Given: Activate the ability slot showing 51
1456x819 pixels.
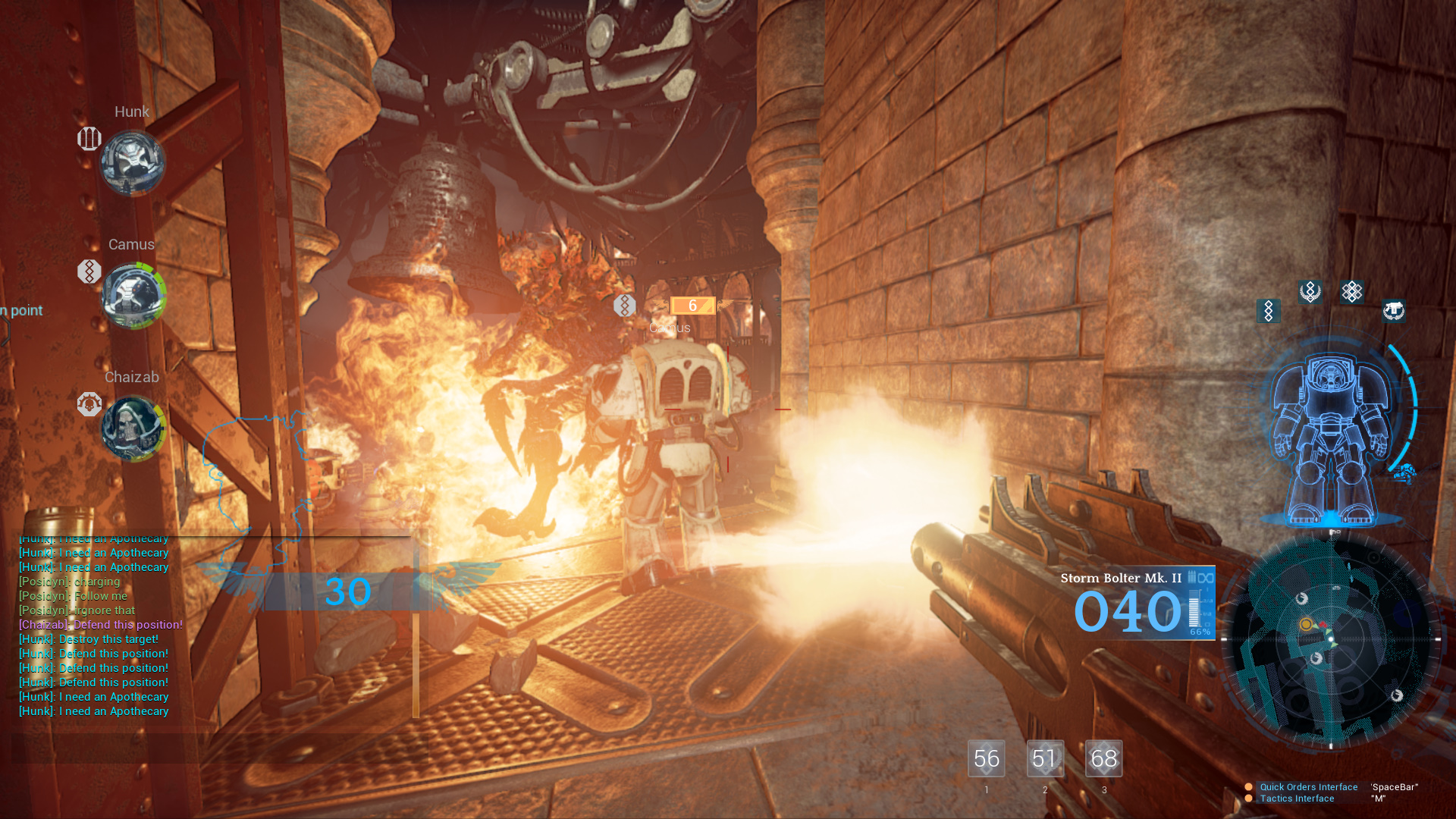Looking at the screenshot, I should pos(1045,758).
